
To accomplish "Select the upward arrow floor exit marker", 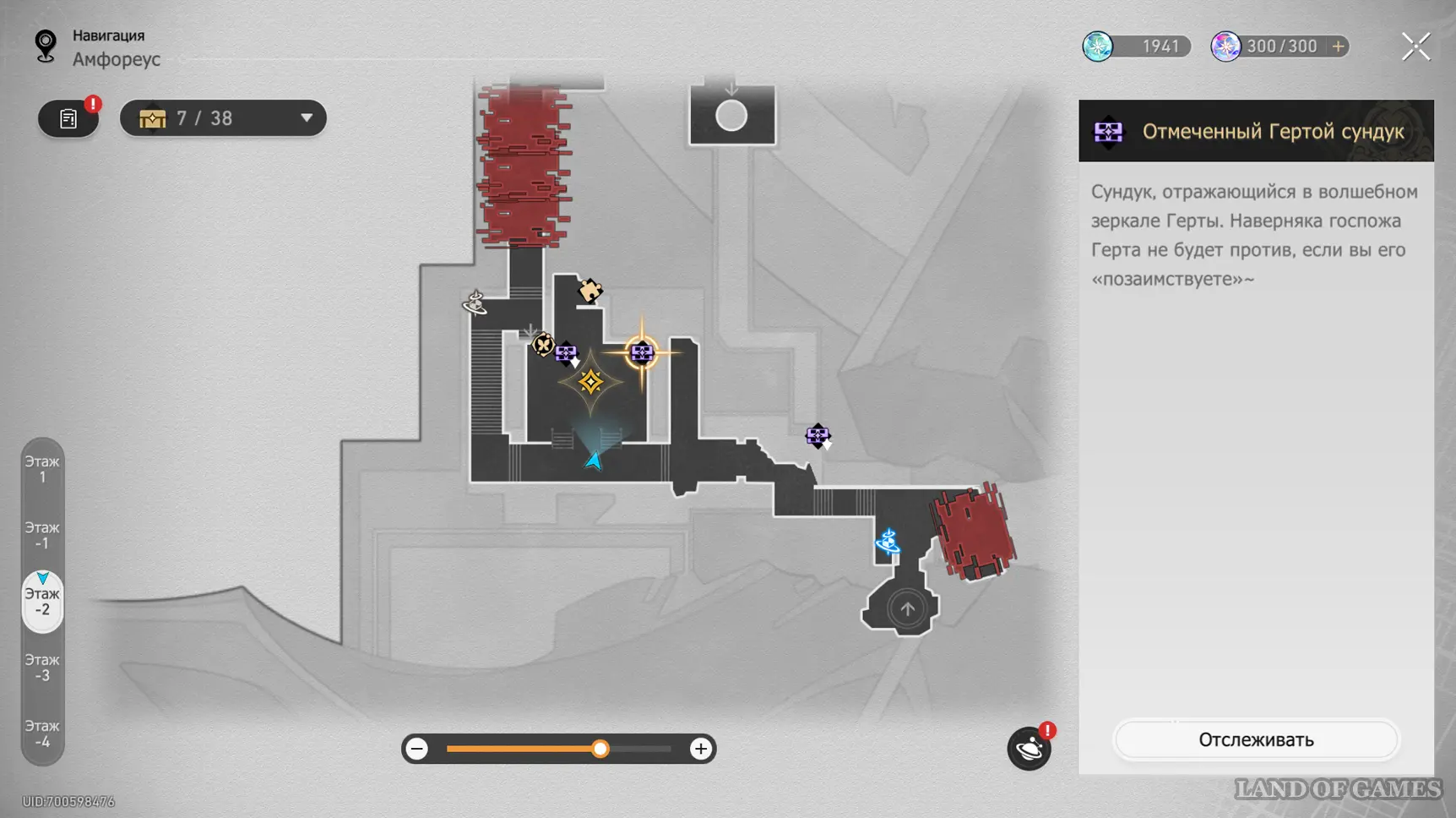I will (907, 608).
